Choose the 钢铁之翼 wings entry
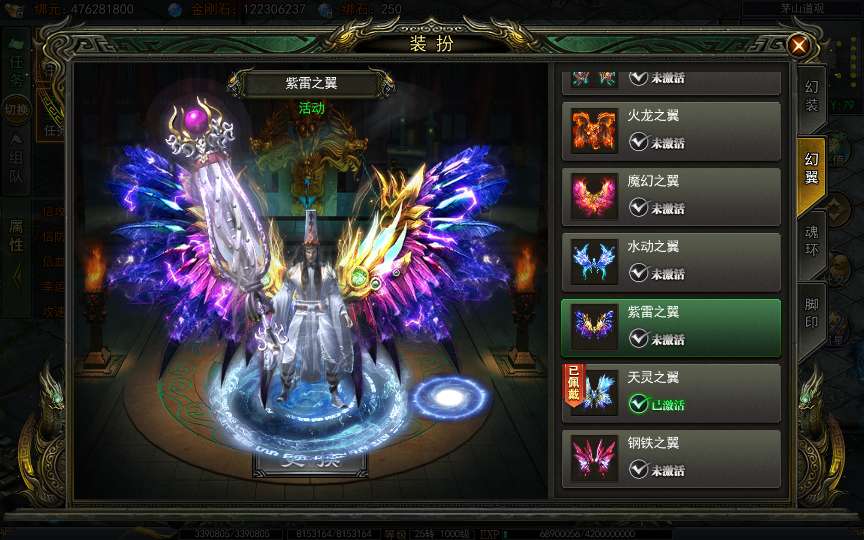Image resolution: width=864 pixels, height=540 pixels. point(671,458)
